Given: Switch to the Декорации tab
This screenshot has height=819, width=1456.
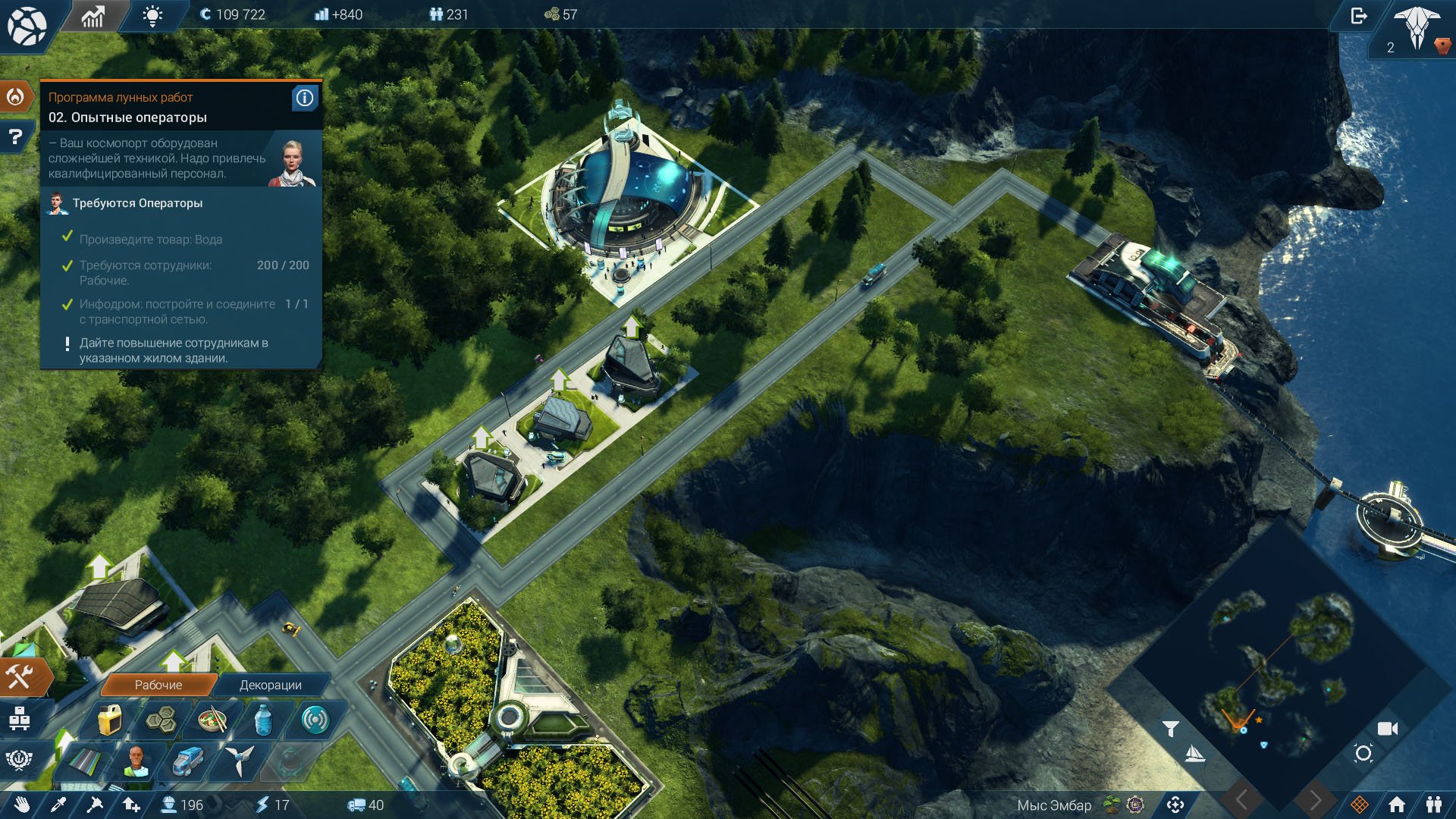Looking at the screenshot, I should click(270, 685).
